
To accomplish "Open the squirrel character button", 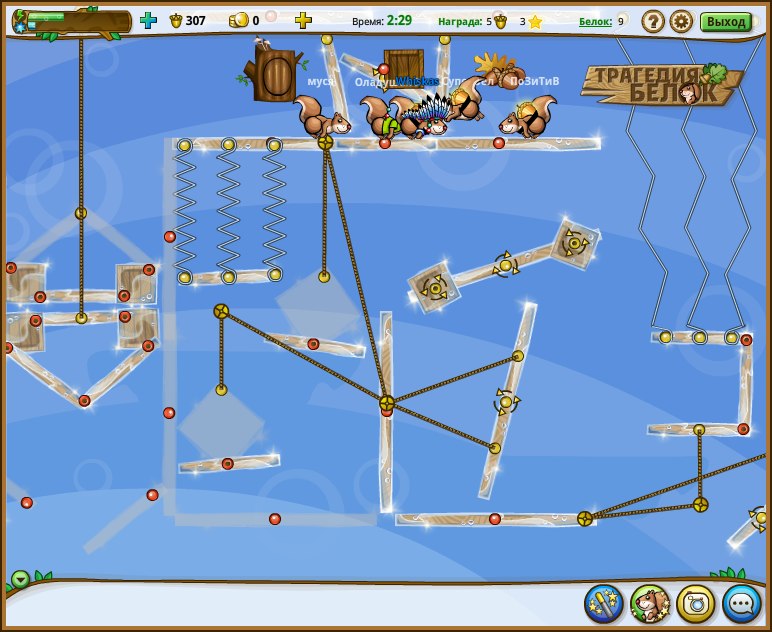I will [650, 603].
